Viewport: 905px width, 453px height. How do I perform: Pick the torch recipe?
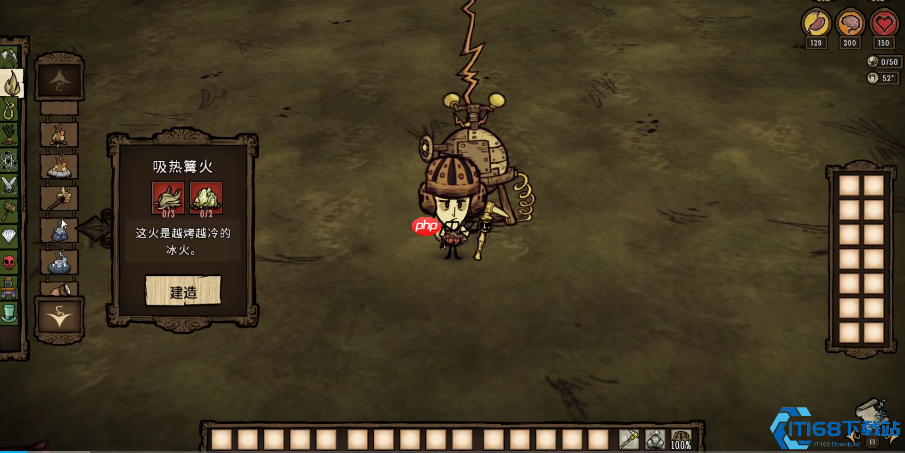click(x=59, y=198)
